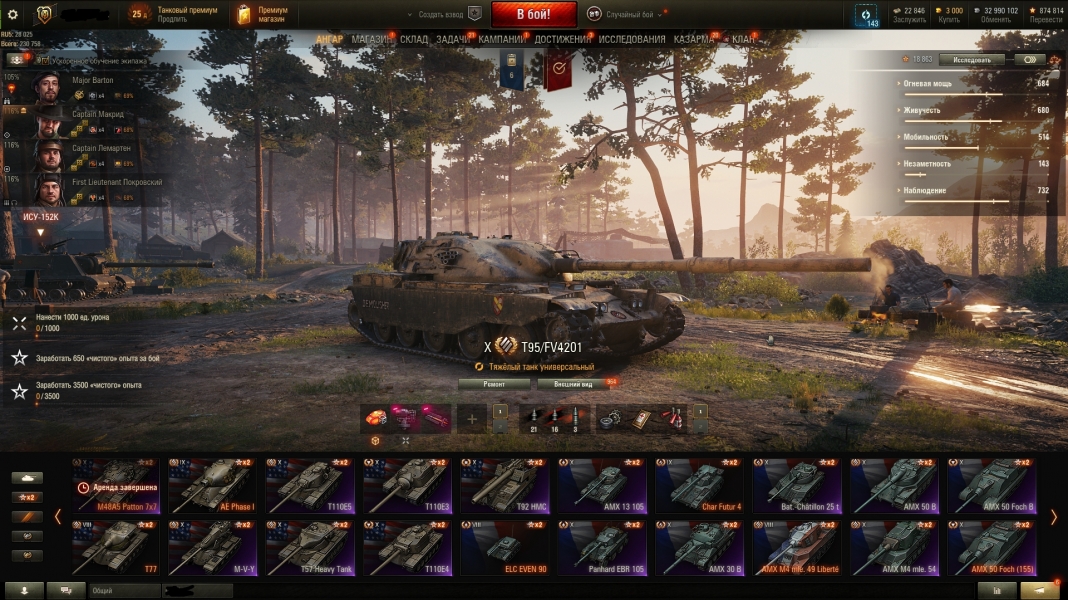Open the «Склад» depot tab

click(414, 39)
